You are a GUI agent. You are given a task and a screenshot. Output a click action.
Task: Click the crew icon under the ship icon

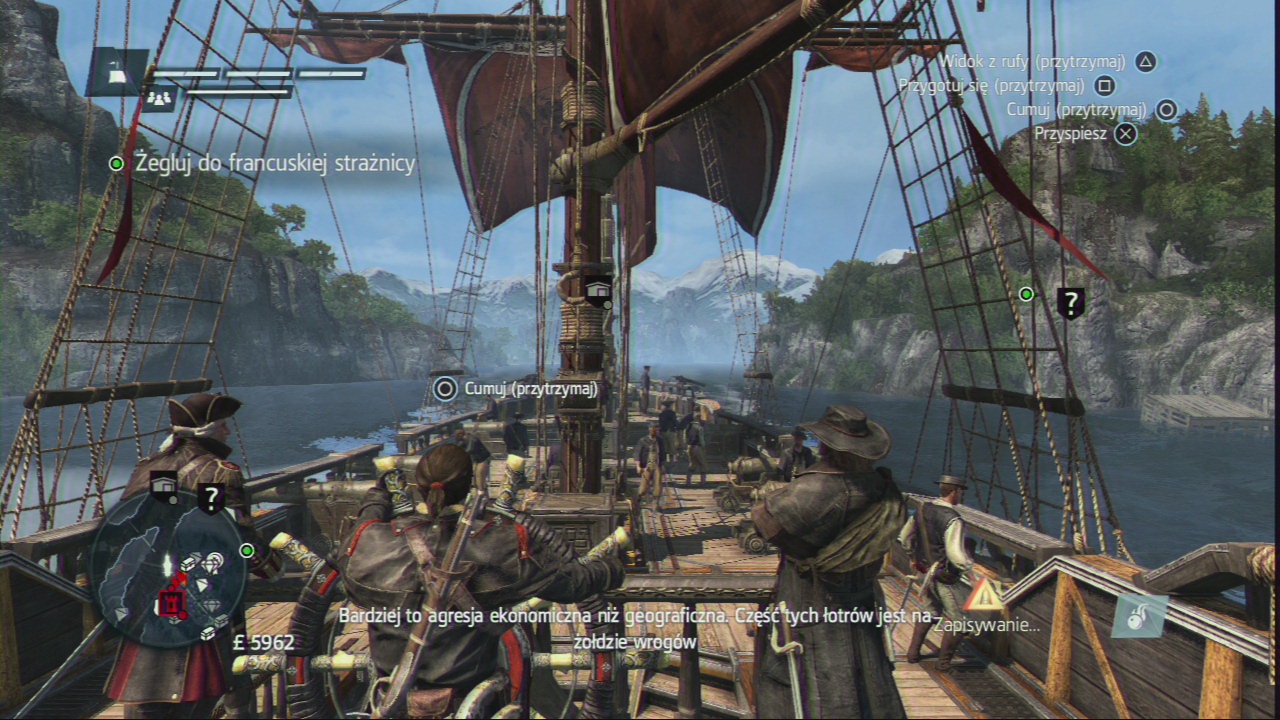(x=160, y=98)
